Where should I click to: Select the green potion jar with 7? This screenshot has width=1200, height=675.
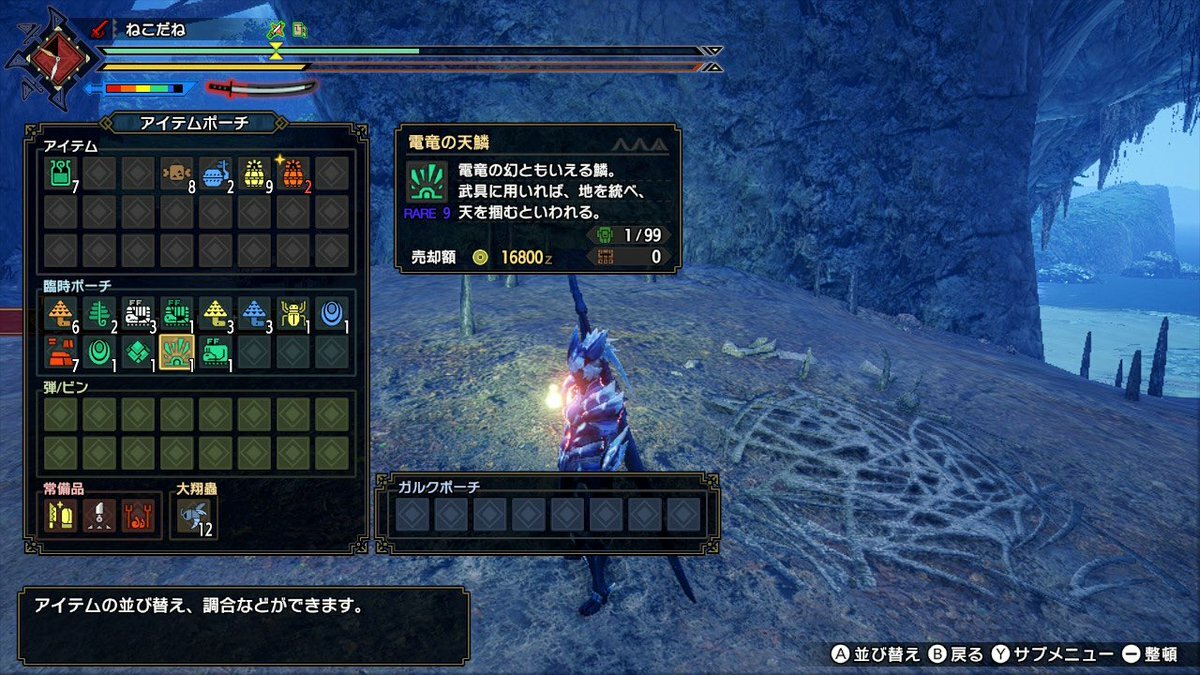point(60,174)
